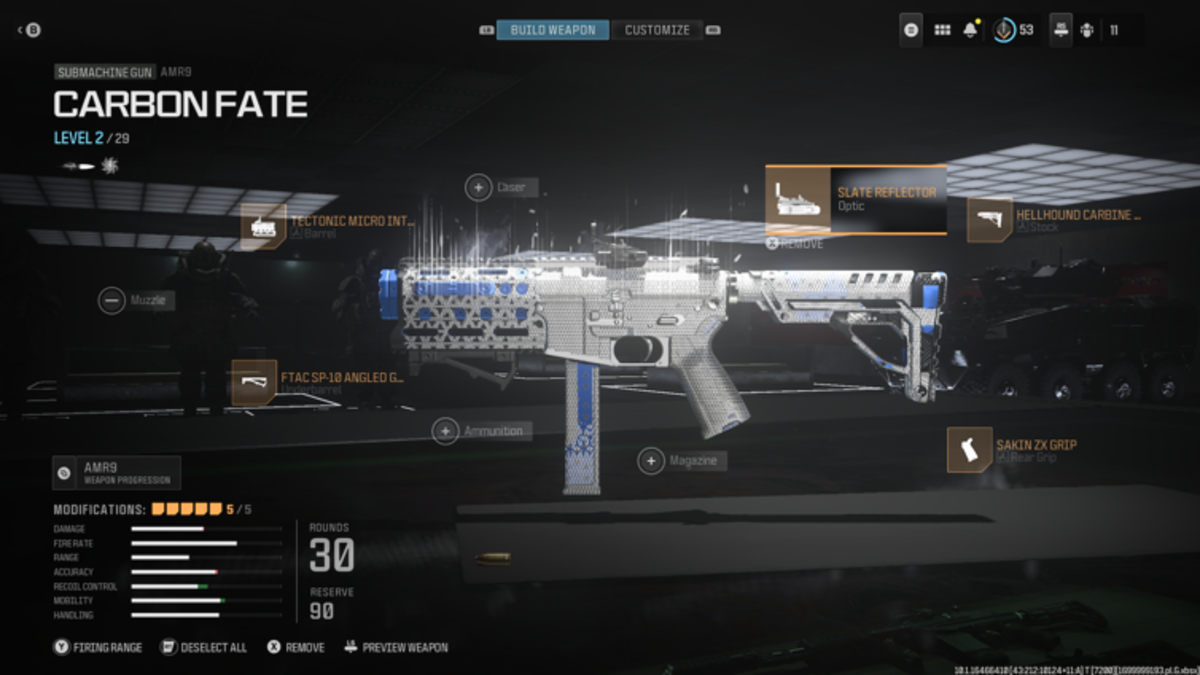Open the Slate Reflector optic slot
This screenshot has width=1200, height=675.
coord(856,200)
